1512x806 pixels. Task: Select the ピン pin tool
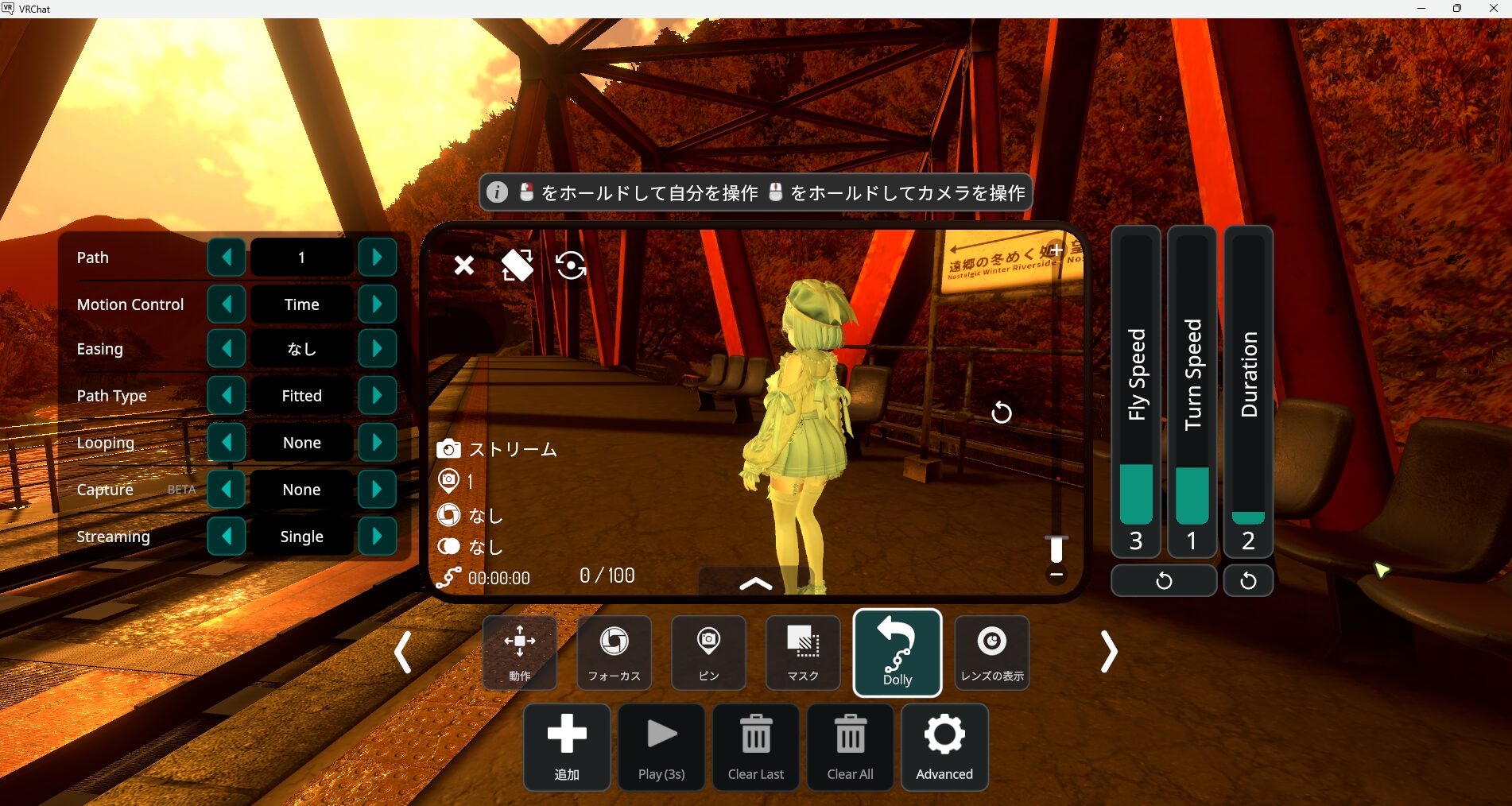click(708, 653)
